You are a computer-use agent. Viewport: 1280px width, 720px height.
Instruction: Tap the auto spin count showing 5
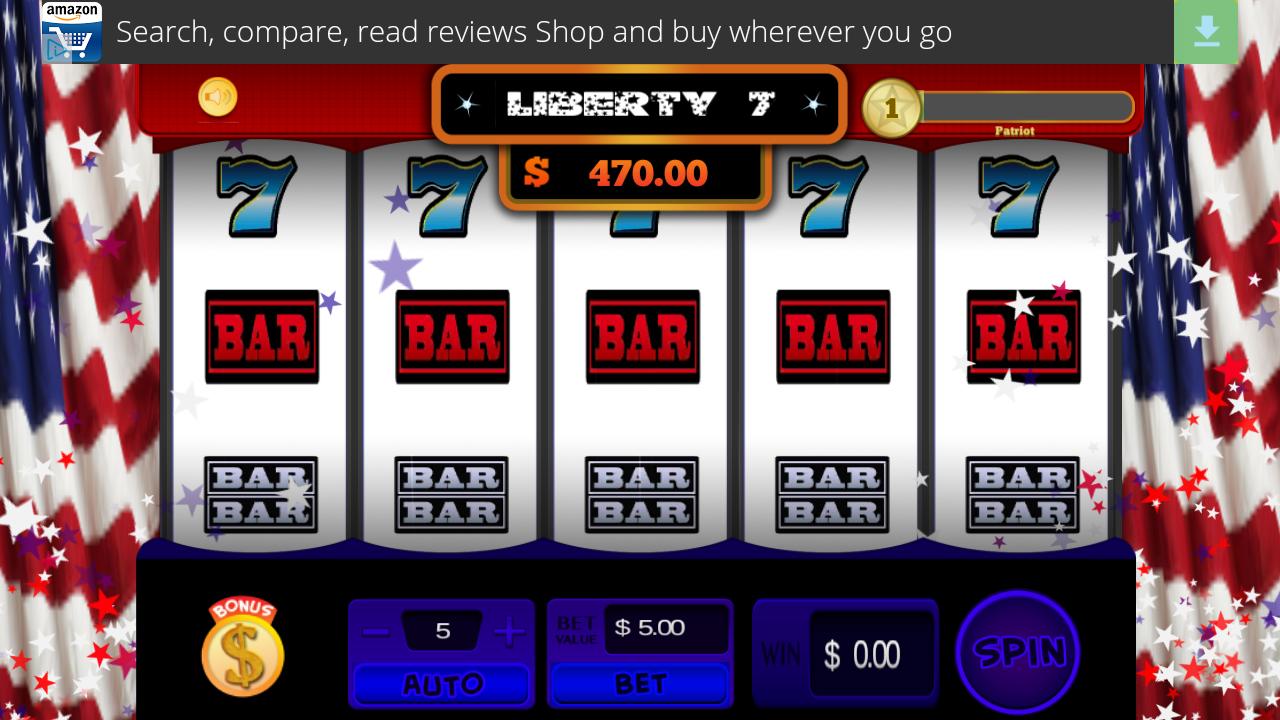tap(441, 628)
